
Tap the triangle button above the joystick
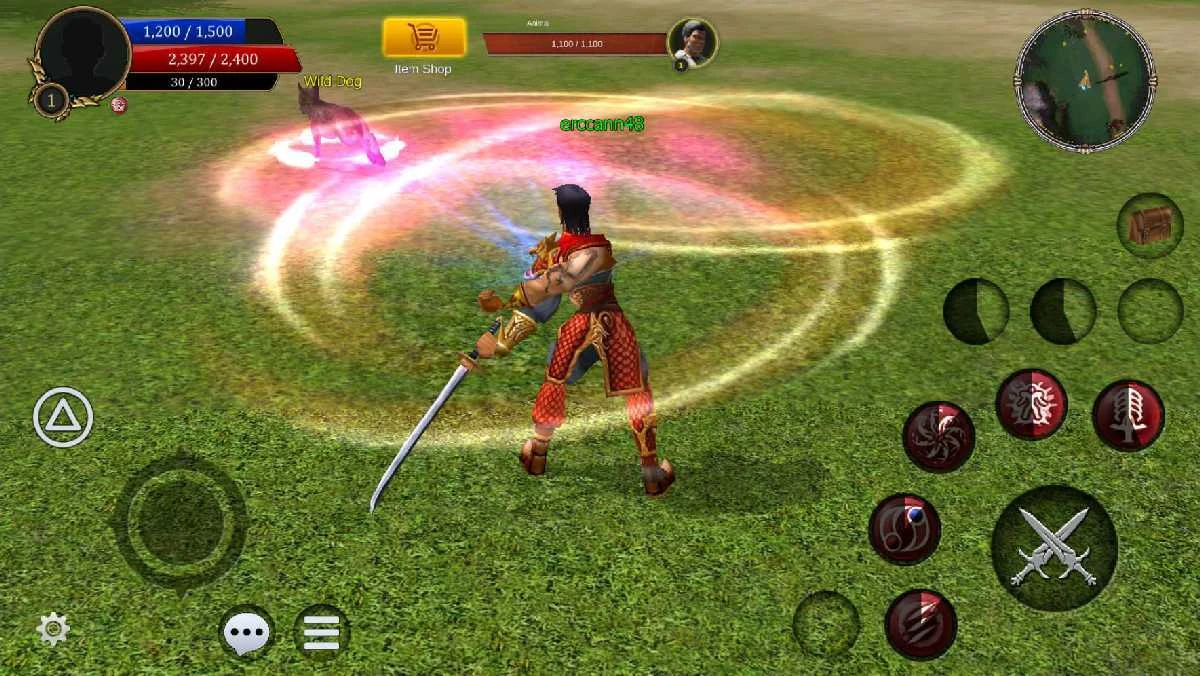click(63, 417)
